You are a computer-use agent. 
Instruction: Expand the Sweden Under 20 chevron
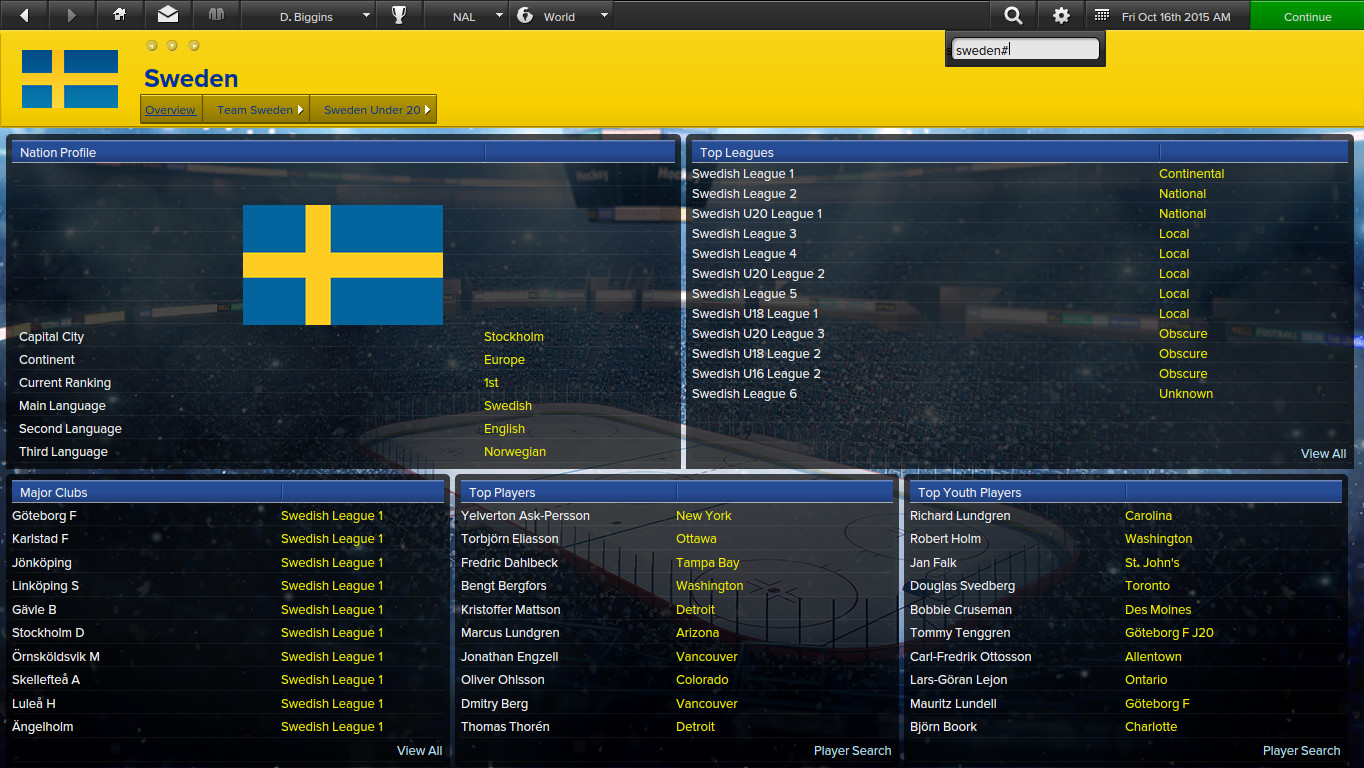[x=429, y=110]
